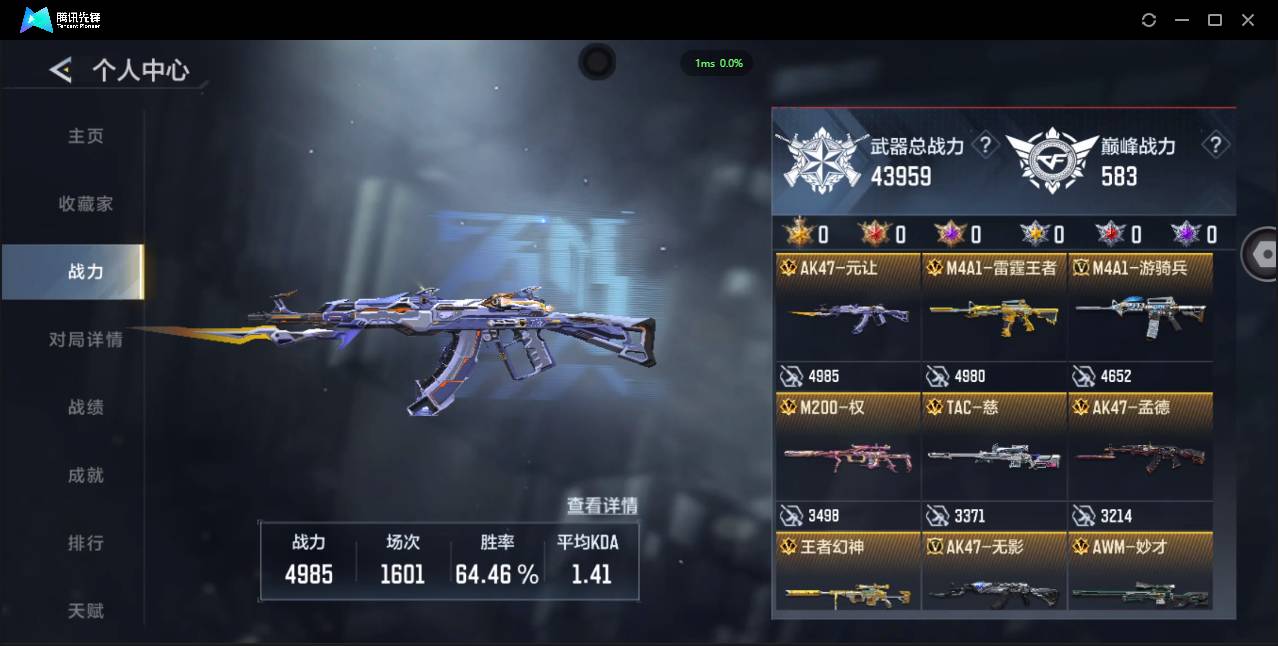Show the 对局详情 tab
Image resolution: width=1278 pixels, height=646 pixels.
pos(86,340)
